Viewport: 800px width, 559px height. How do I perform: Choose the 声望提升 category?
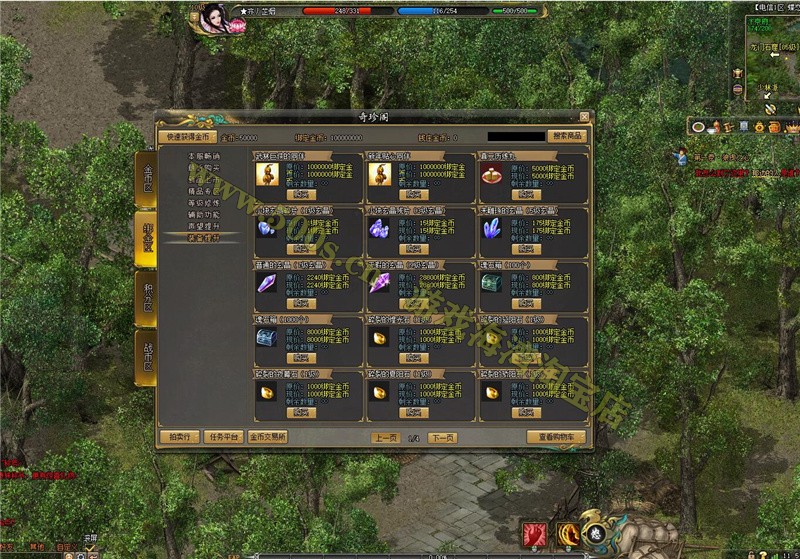click(204, 226)
